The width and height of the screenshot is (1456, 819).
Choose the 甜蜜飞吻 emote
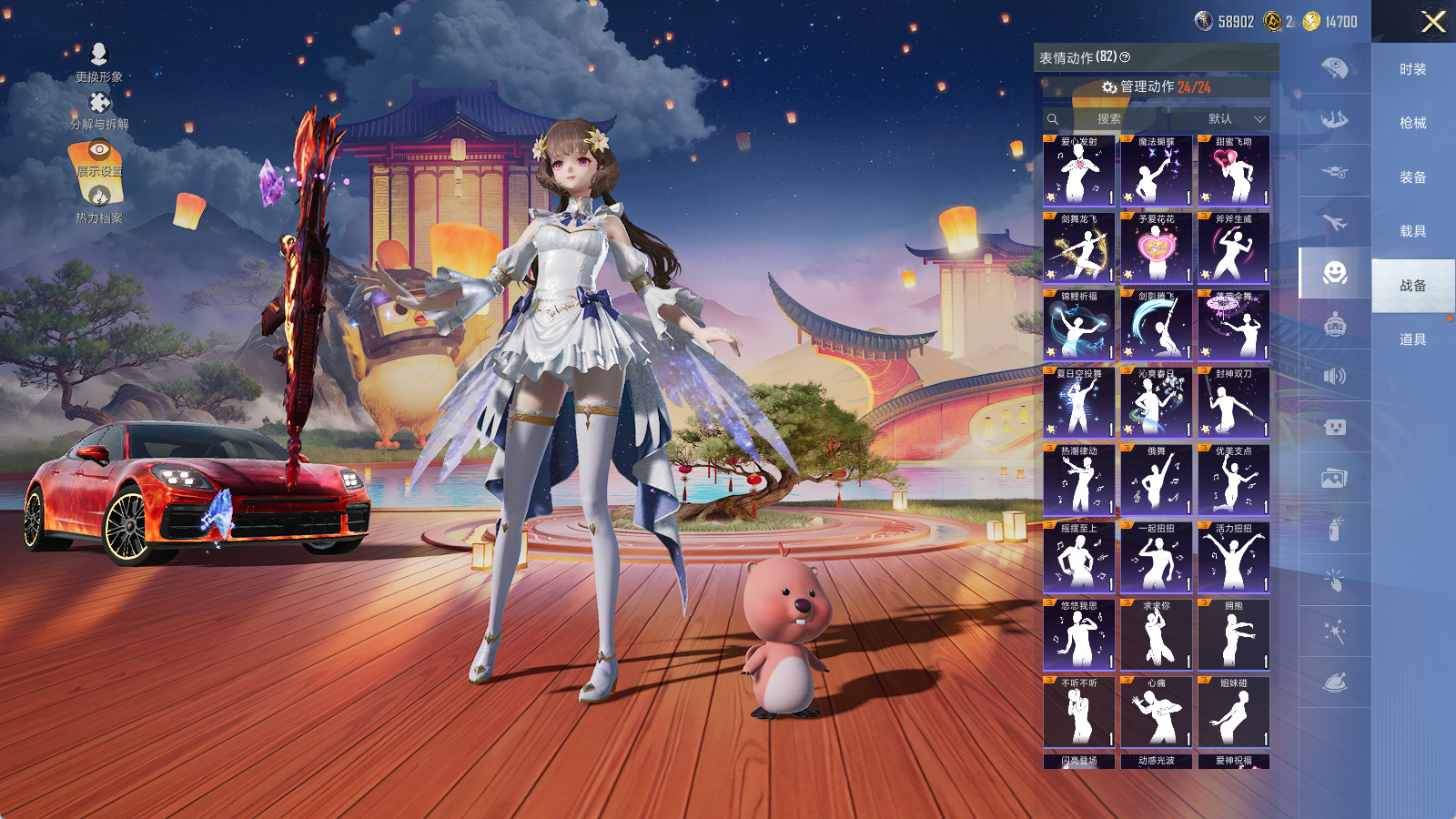[1233, 171]
